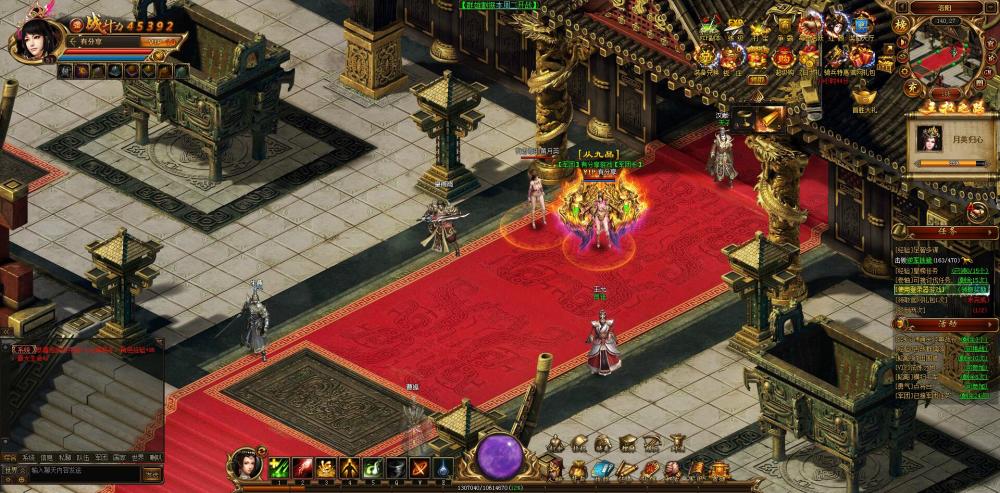Use the red slash skill in slot 2
1000x493 pixels.
coord(302,467)
